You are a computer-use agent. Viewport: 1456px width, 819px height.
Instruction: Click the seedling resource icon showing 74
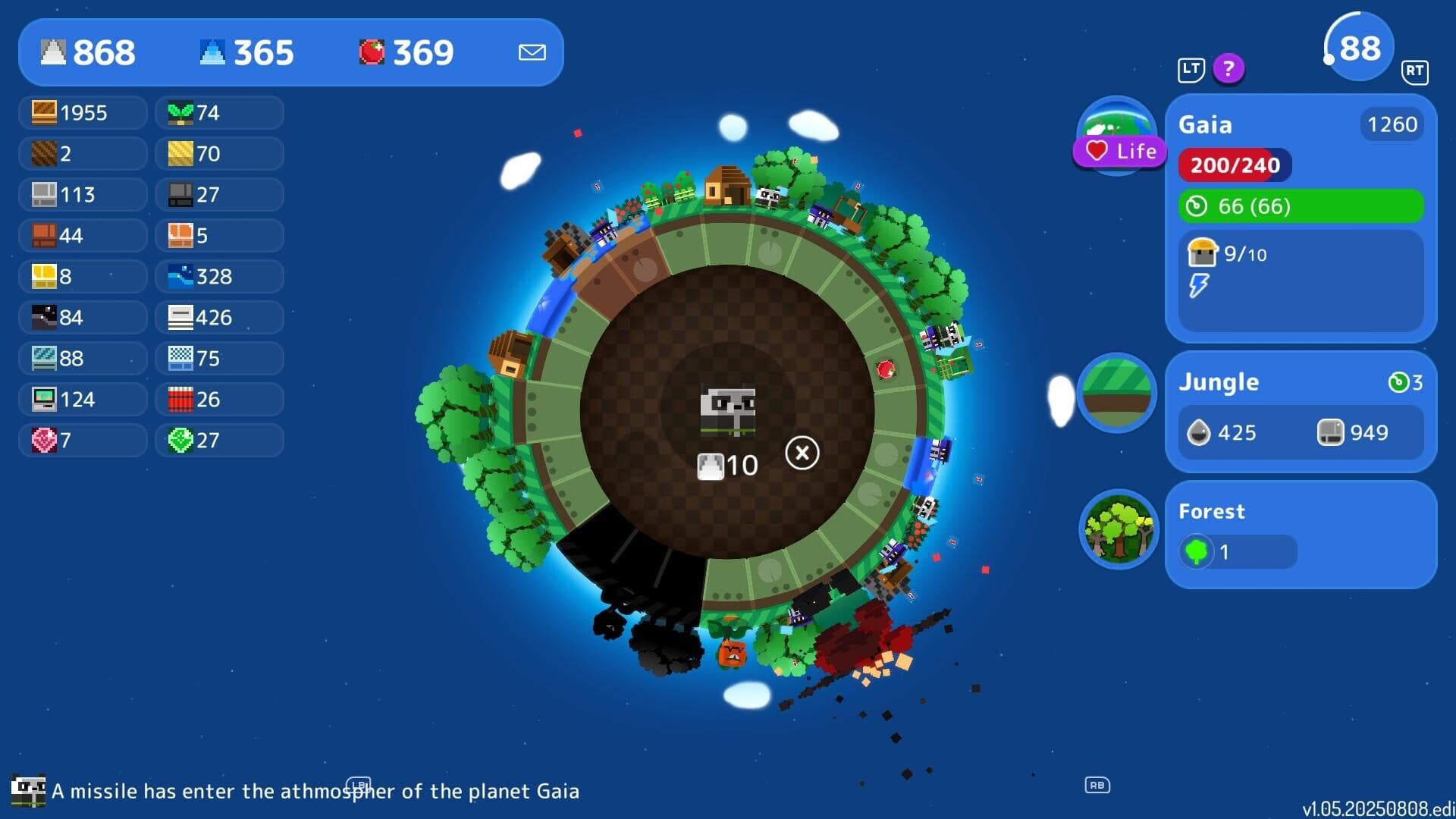coord(218,113)
